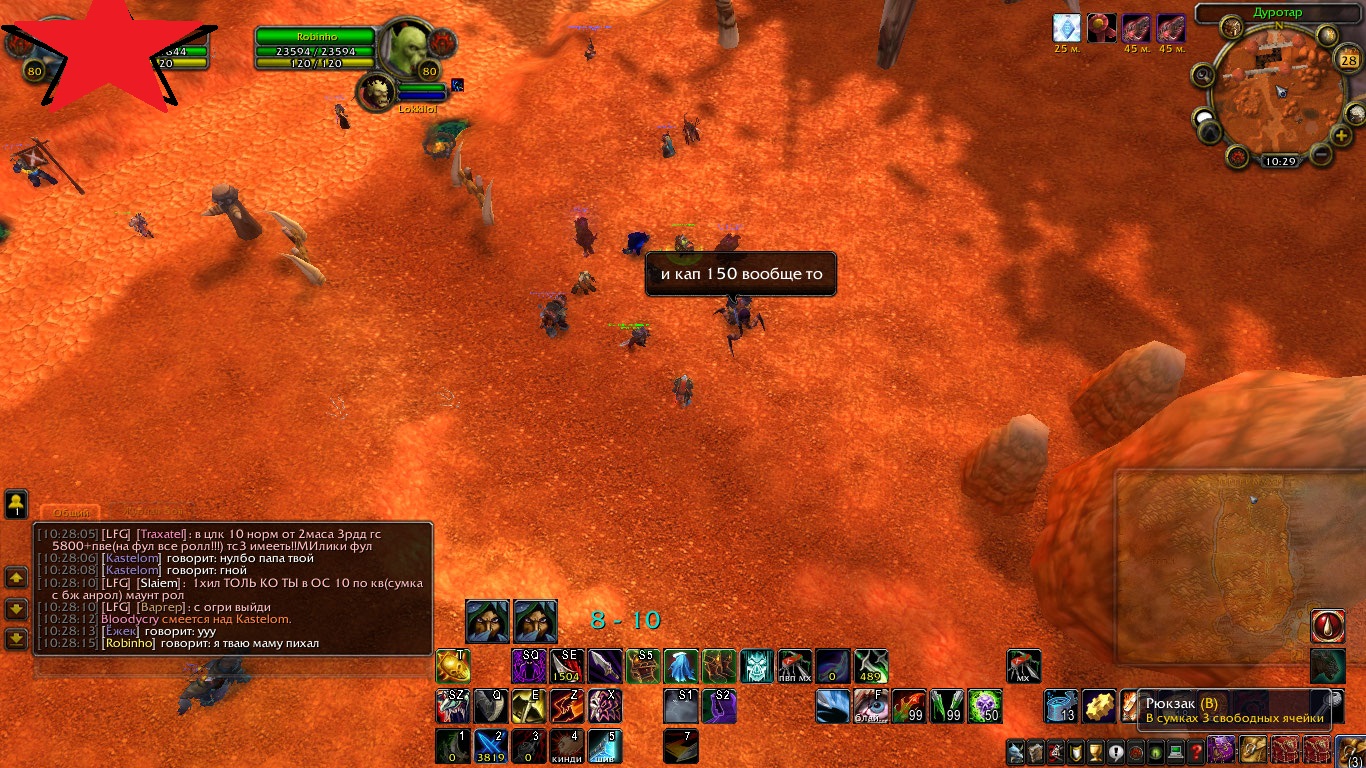Open the achievements golden cup micro button

(1095, 751)
